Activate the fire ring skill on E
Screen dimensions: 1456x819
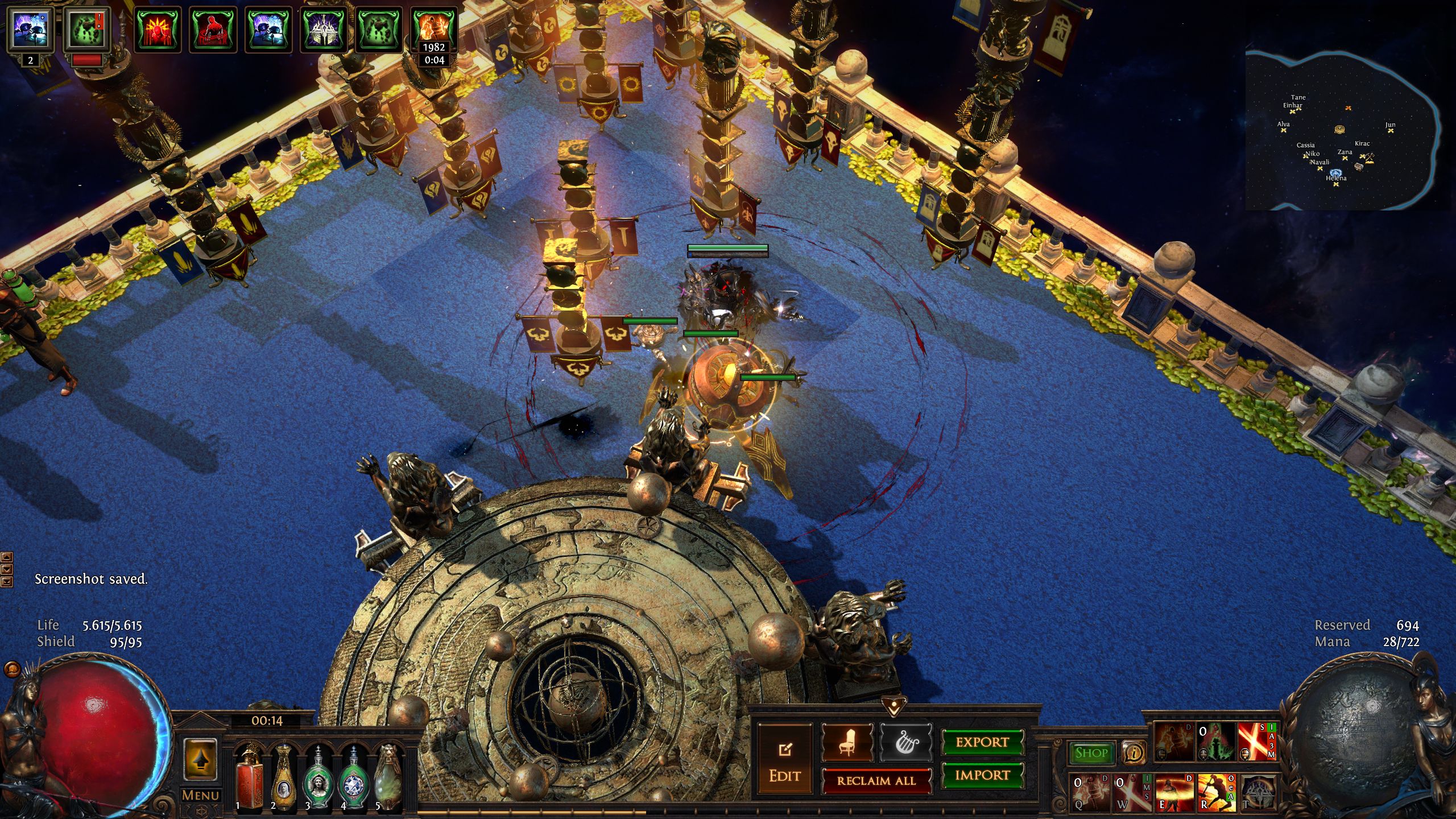1174,792
